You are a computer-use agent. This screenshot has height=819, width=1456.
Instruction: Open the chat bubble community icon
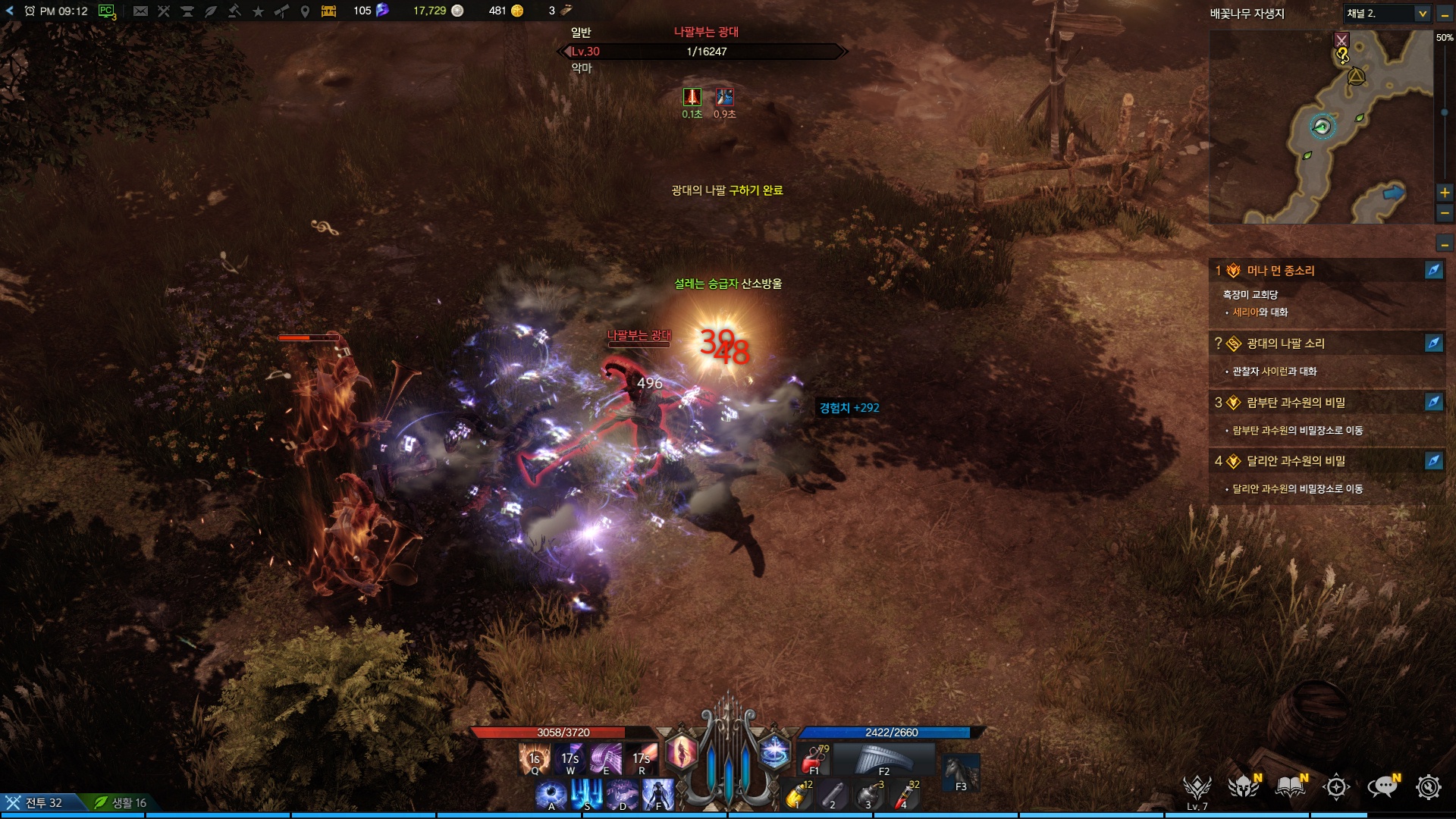pyautogui.click(x=1383, y=787)
